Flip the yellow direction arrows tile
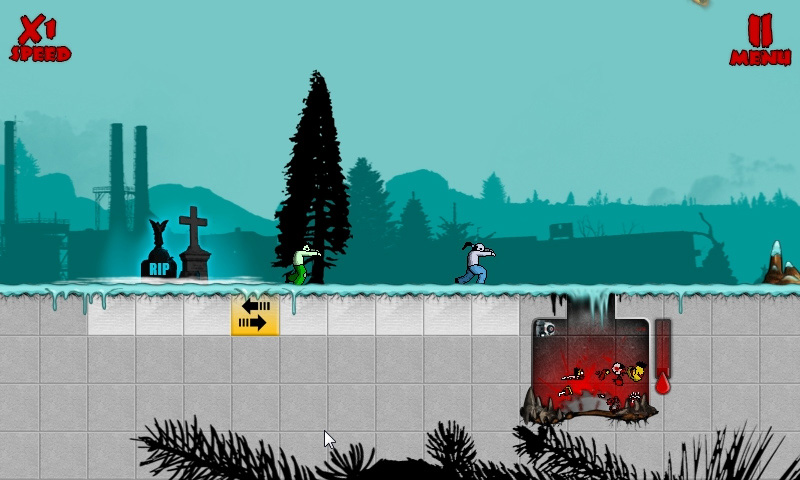800x480 pixels. coord(255,314)
